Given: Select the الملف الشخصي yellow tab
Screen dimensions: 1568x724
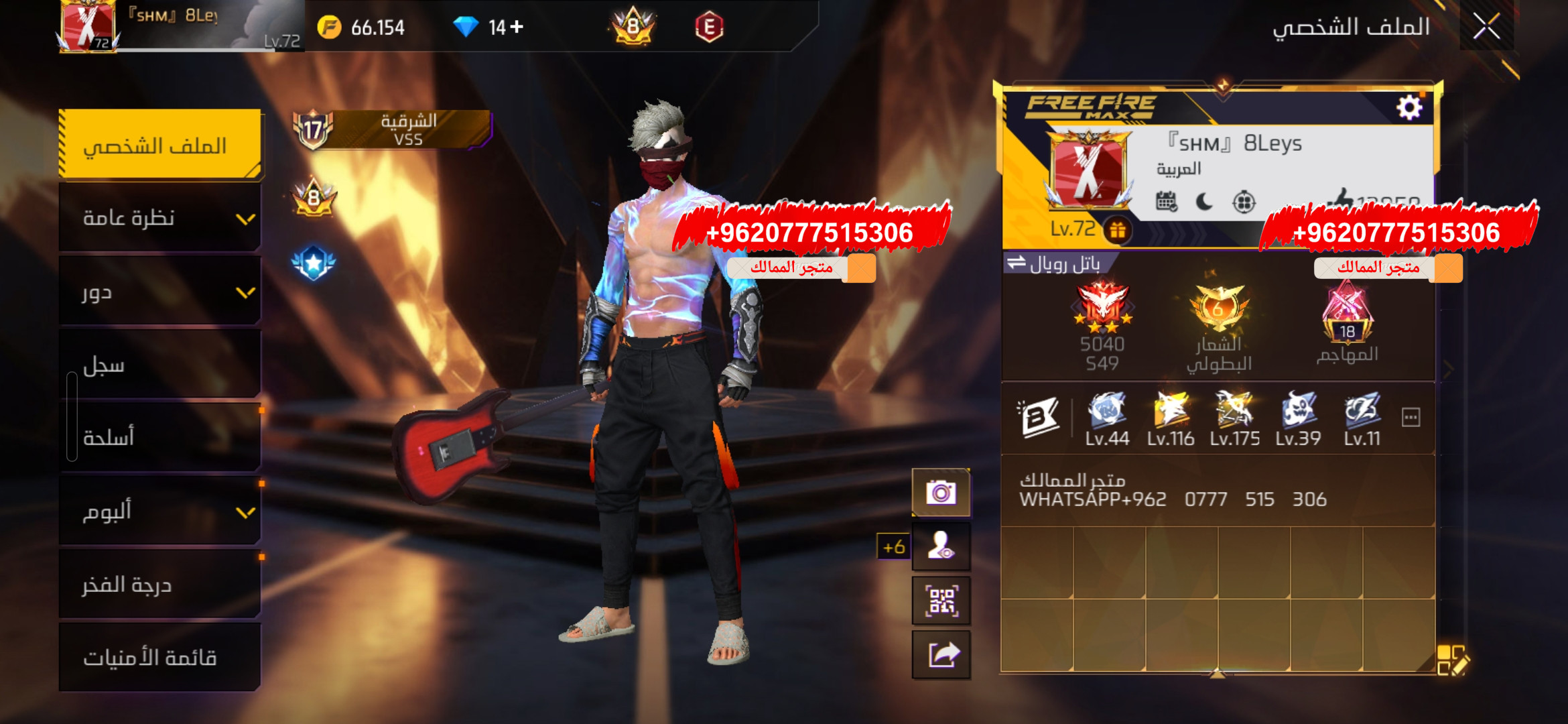Looking at the screenshot, I should (159, 145).
